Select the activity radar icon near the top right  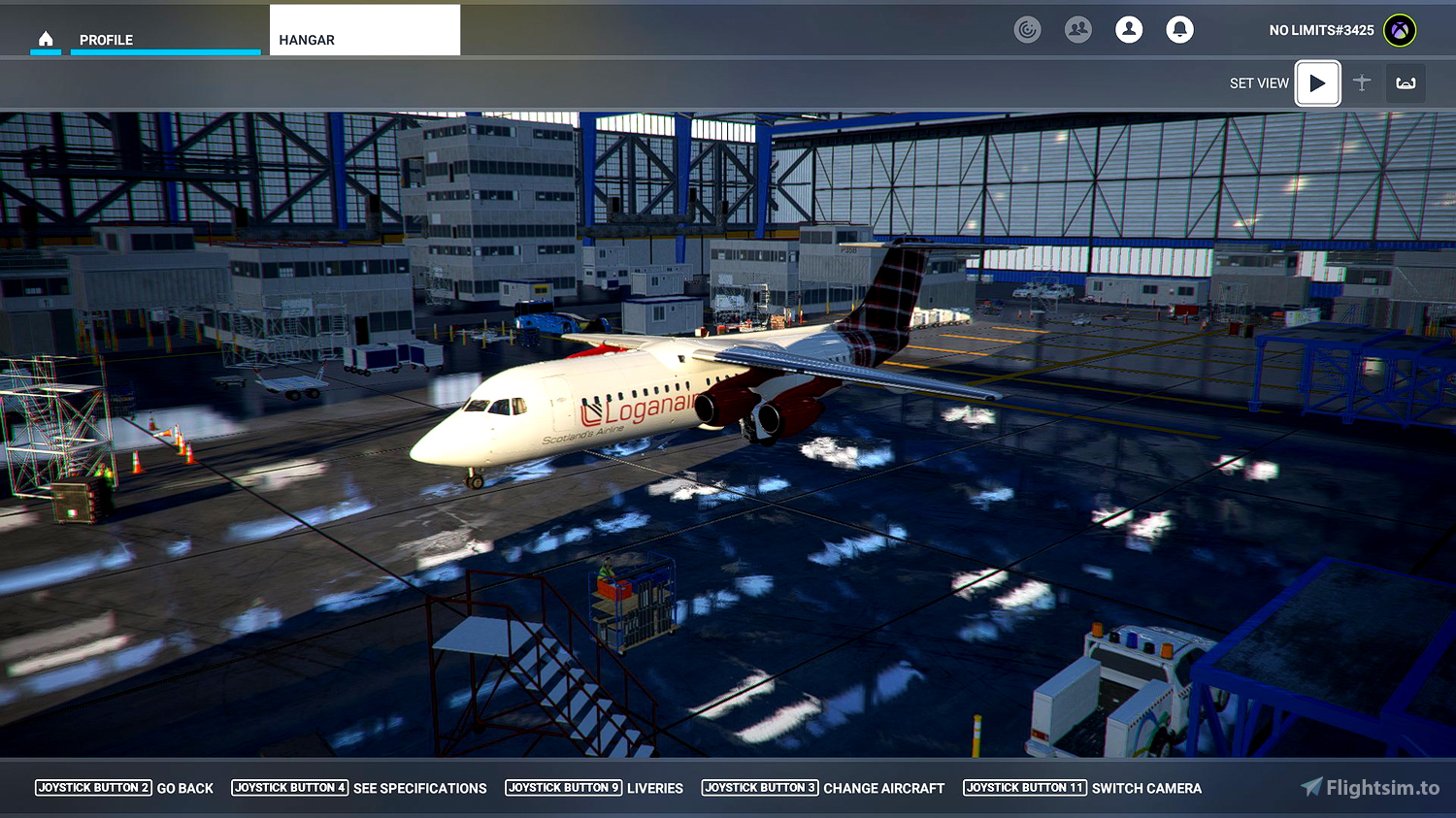[x=1027, y=29]
